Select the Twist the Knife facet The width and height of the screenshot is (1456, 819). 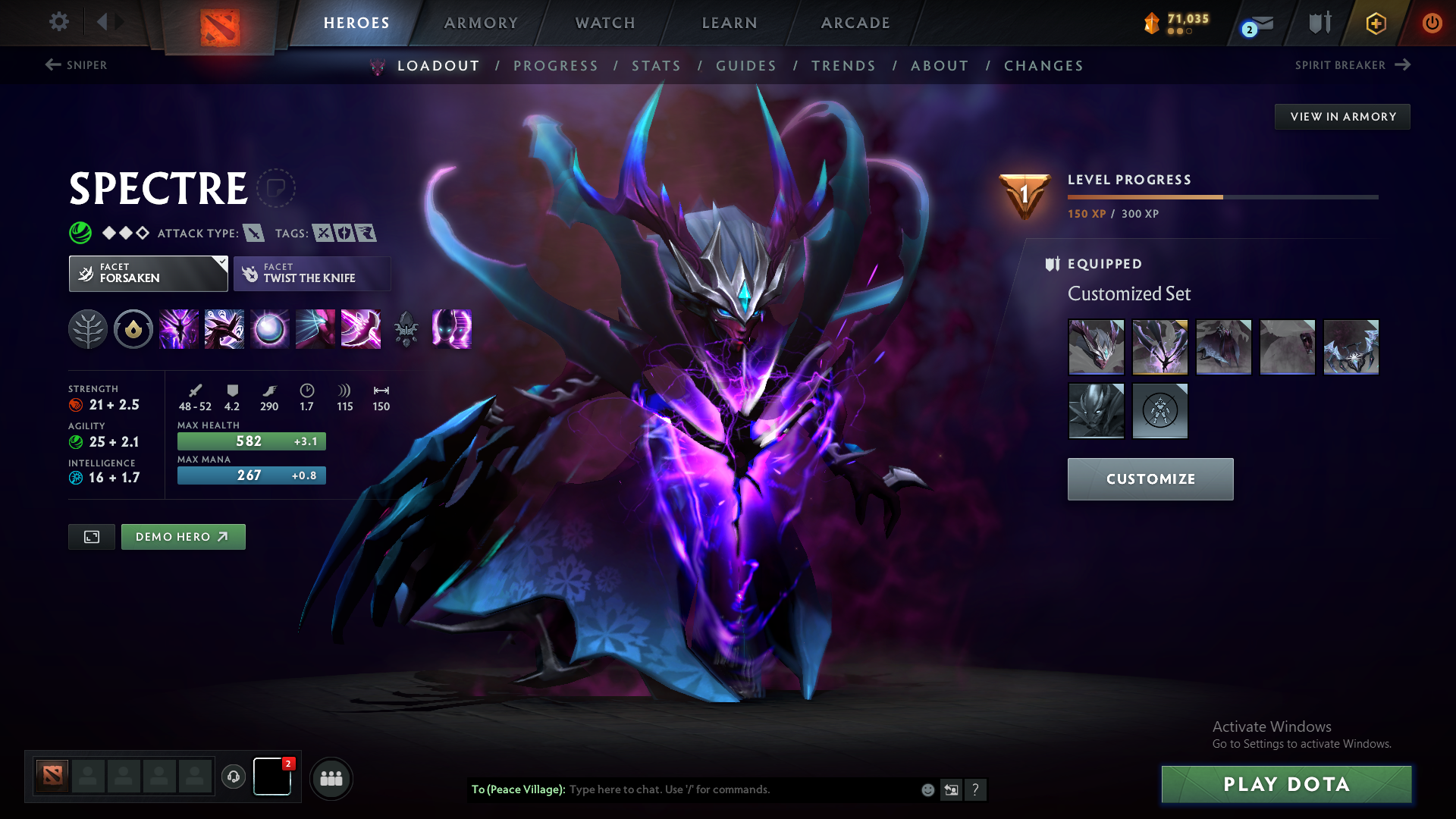(x=312, y=273)
